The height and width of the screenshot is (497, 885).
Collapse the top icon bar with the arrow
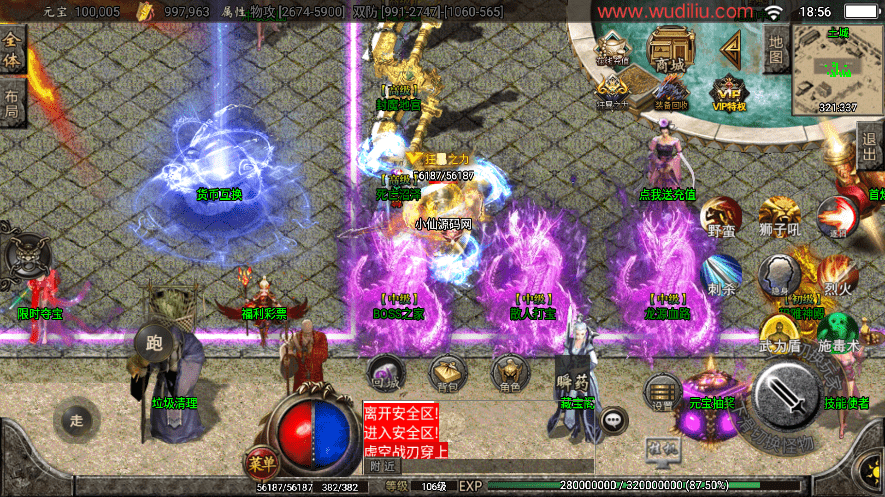pyautogui.click(x=730, y=46)
